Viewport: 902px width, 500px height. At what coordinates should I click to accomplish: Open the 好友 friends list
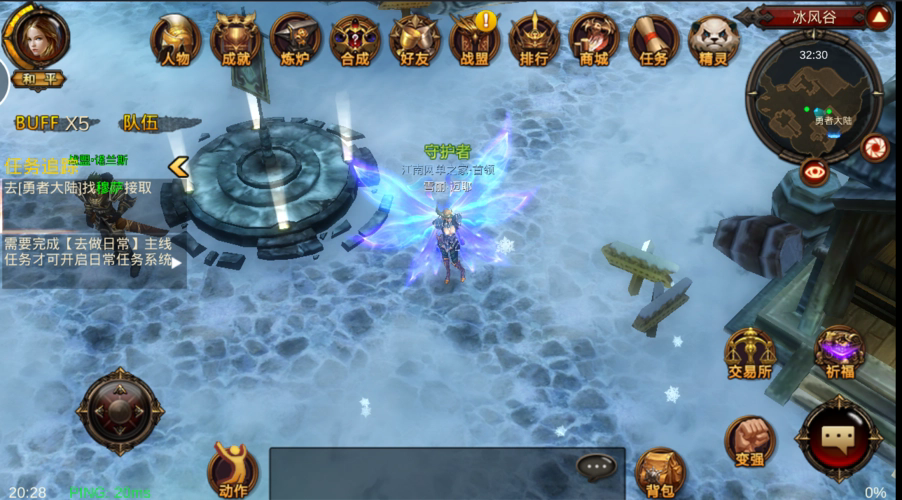(x=414, y=38)
